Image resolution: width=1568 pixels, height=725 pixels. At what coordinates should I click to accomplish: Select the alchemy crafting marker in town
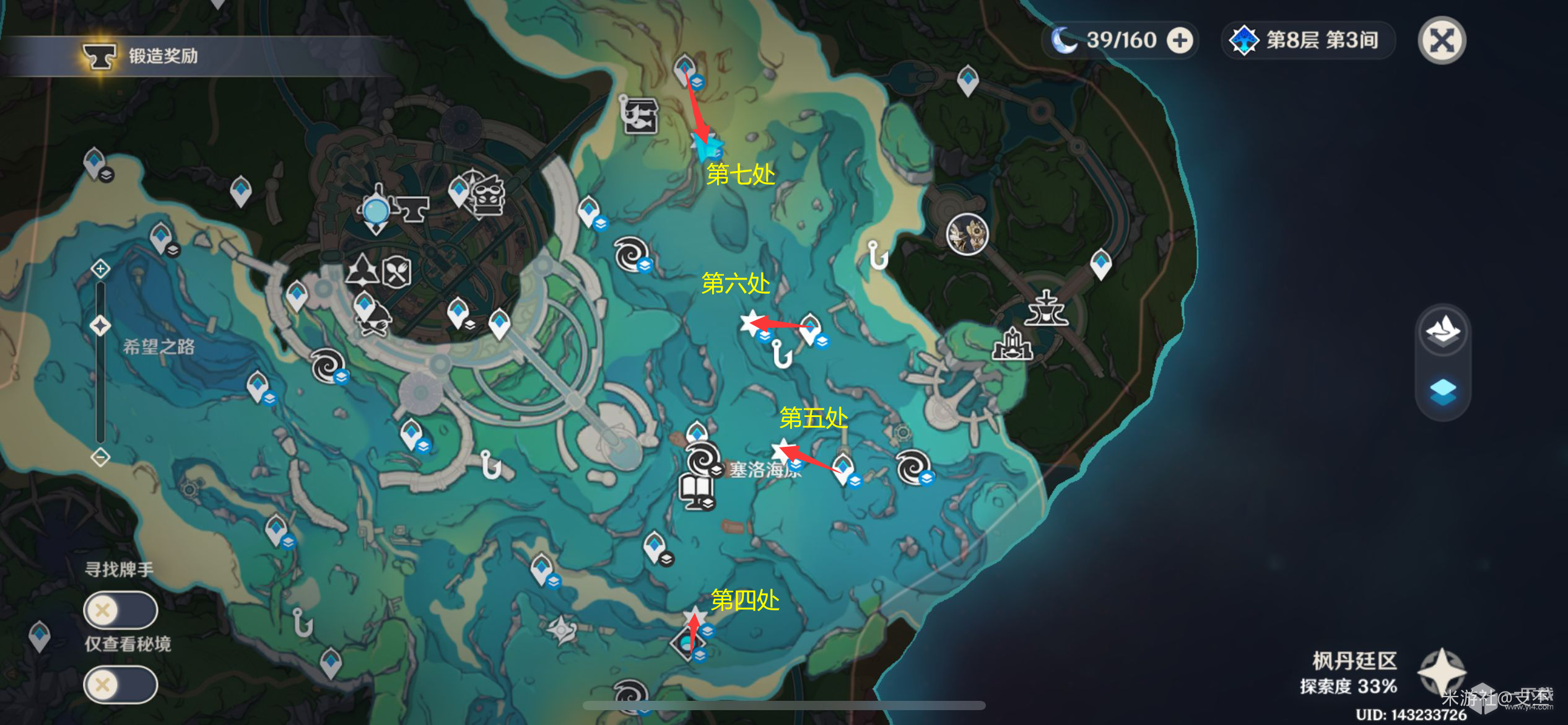coord(362,271)
